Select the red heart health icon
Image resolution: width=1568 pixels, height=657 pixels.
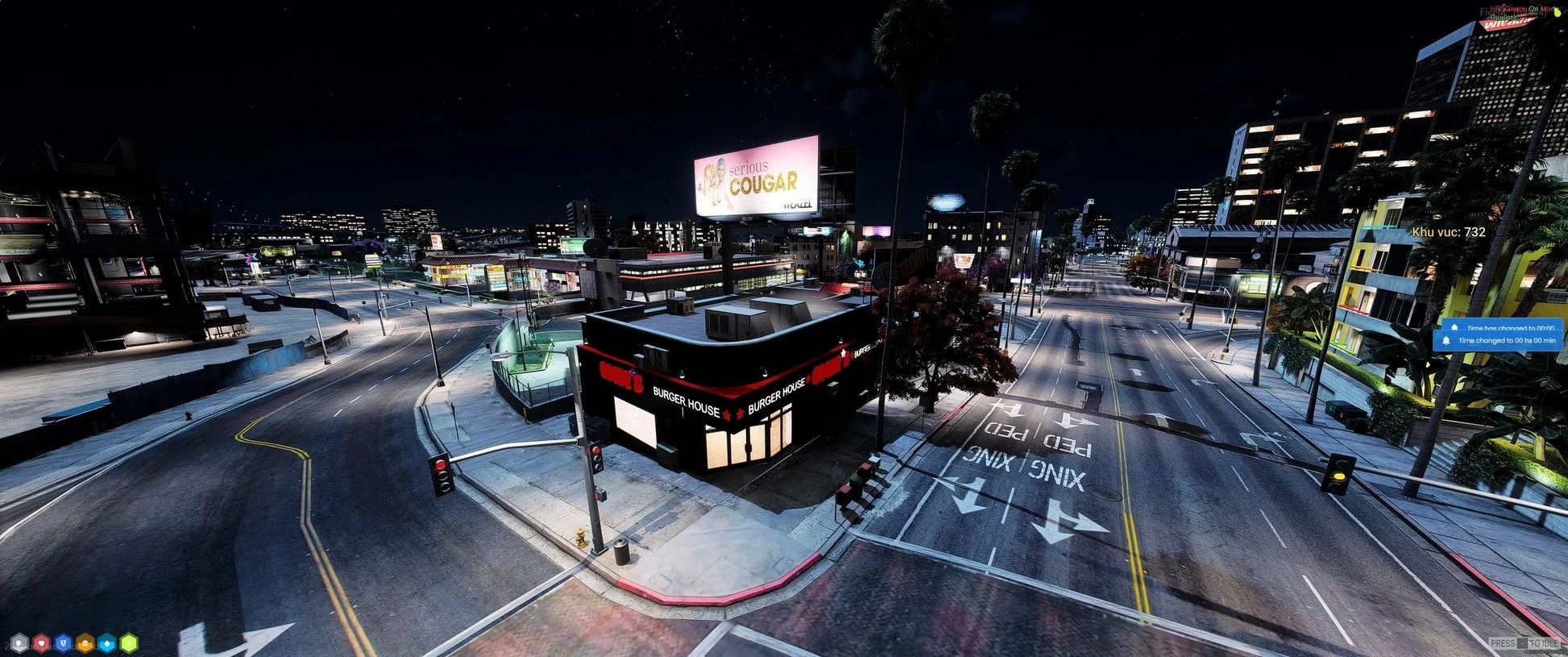pyautogui.click(x=40, y=643)
